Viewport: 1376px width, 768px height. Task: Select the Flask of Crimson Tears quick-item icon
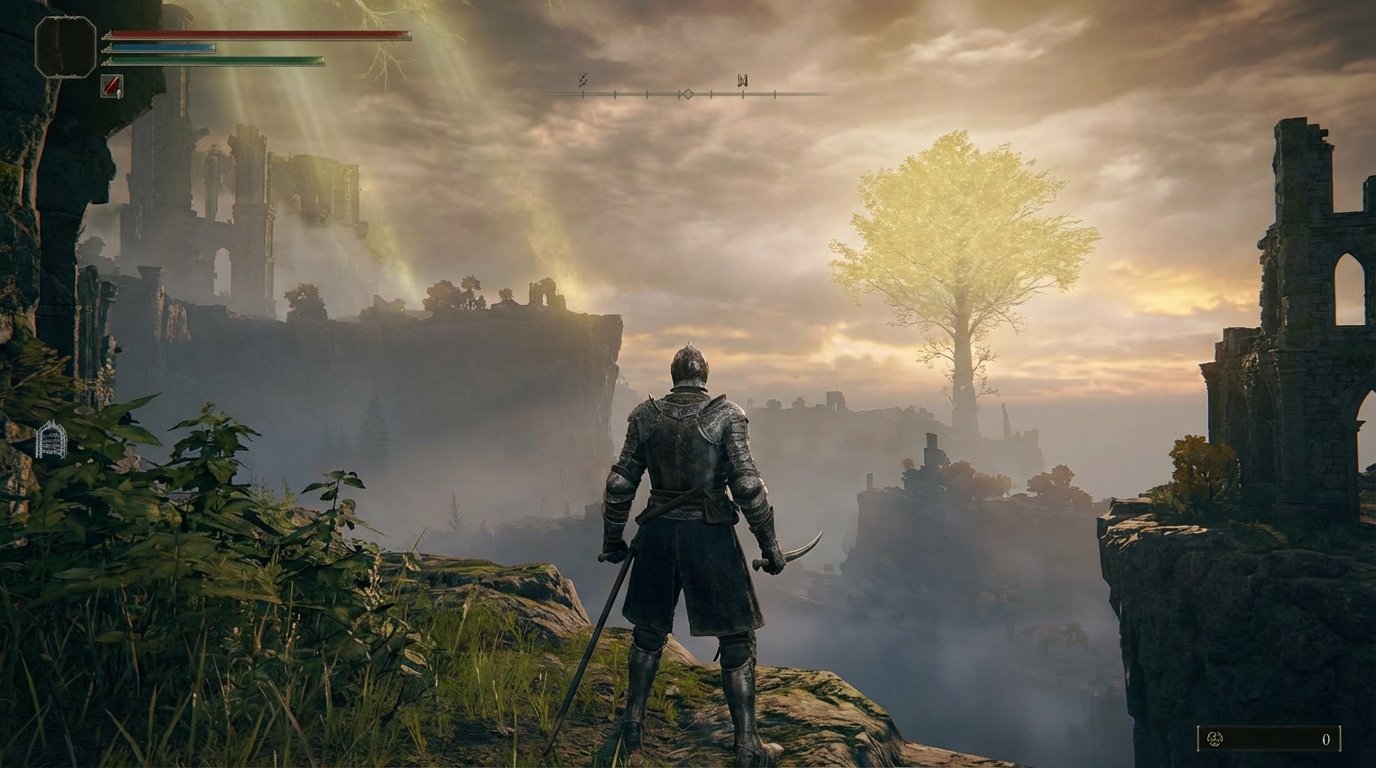111,87
